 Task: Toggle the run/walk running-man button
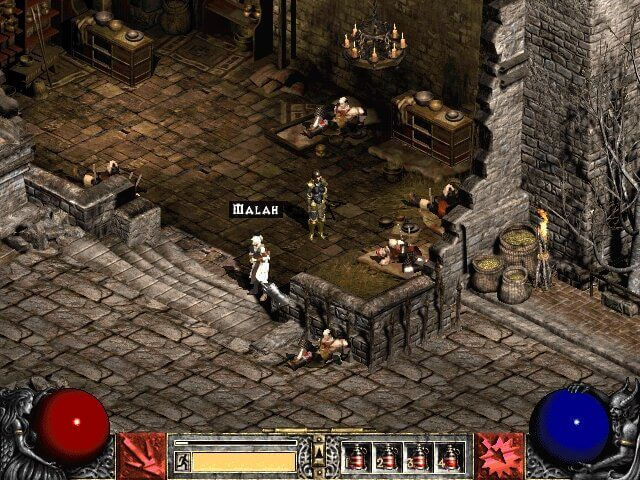coord(183,461)
